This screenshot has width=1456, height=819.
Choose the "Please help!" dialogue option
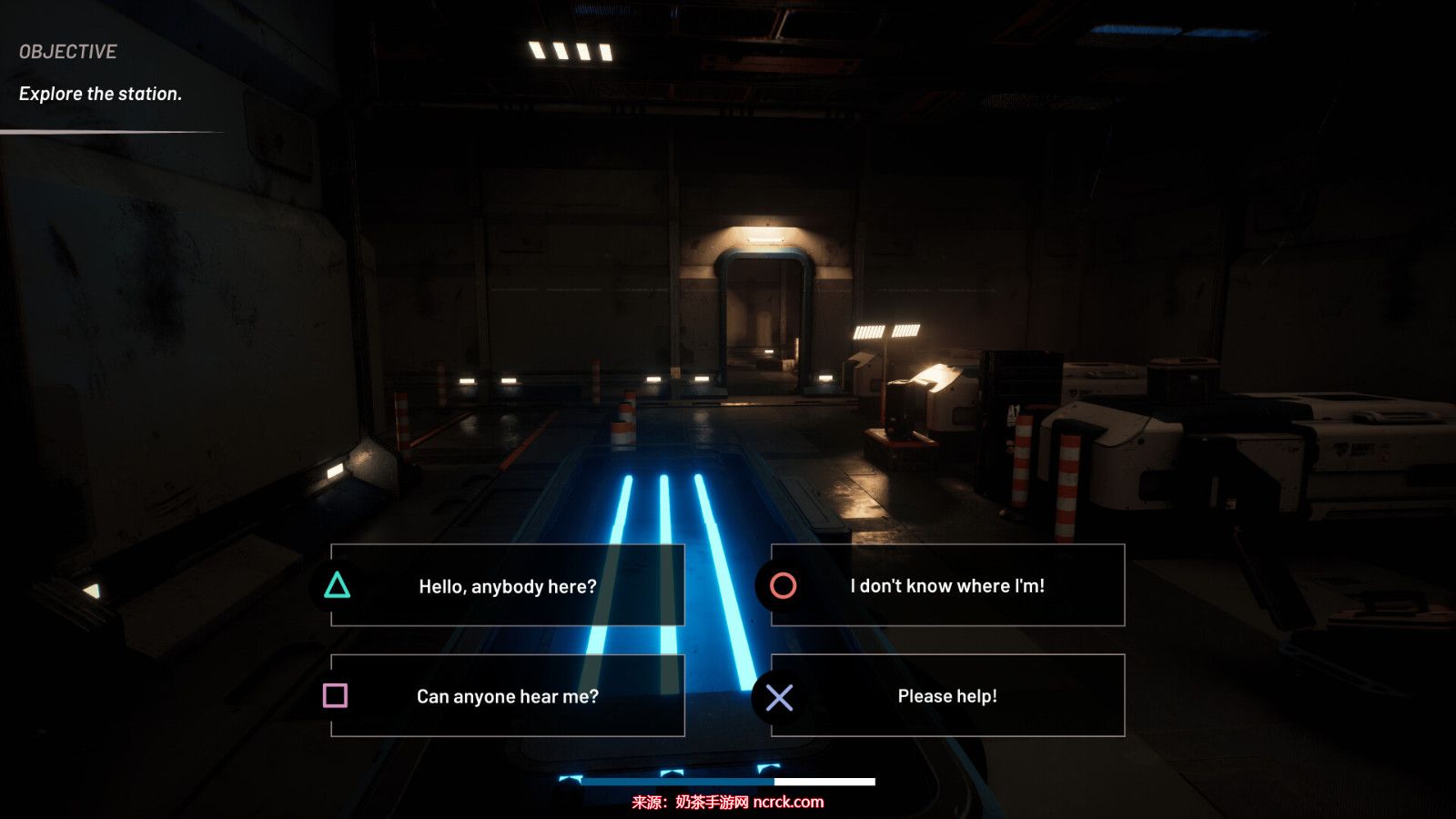[x=946, y=696]
